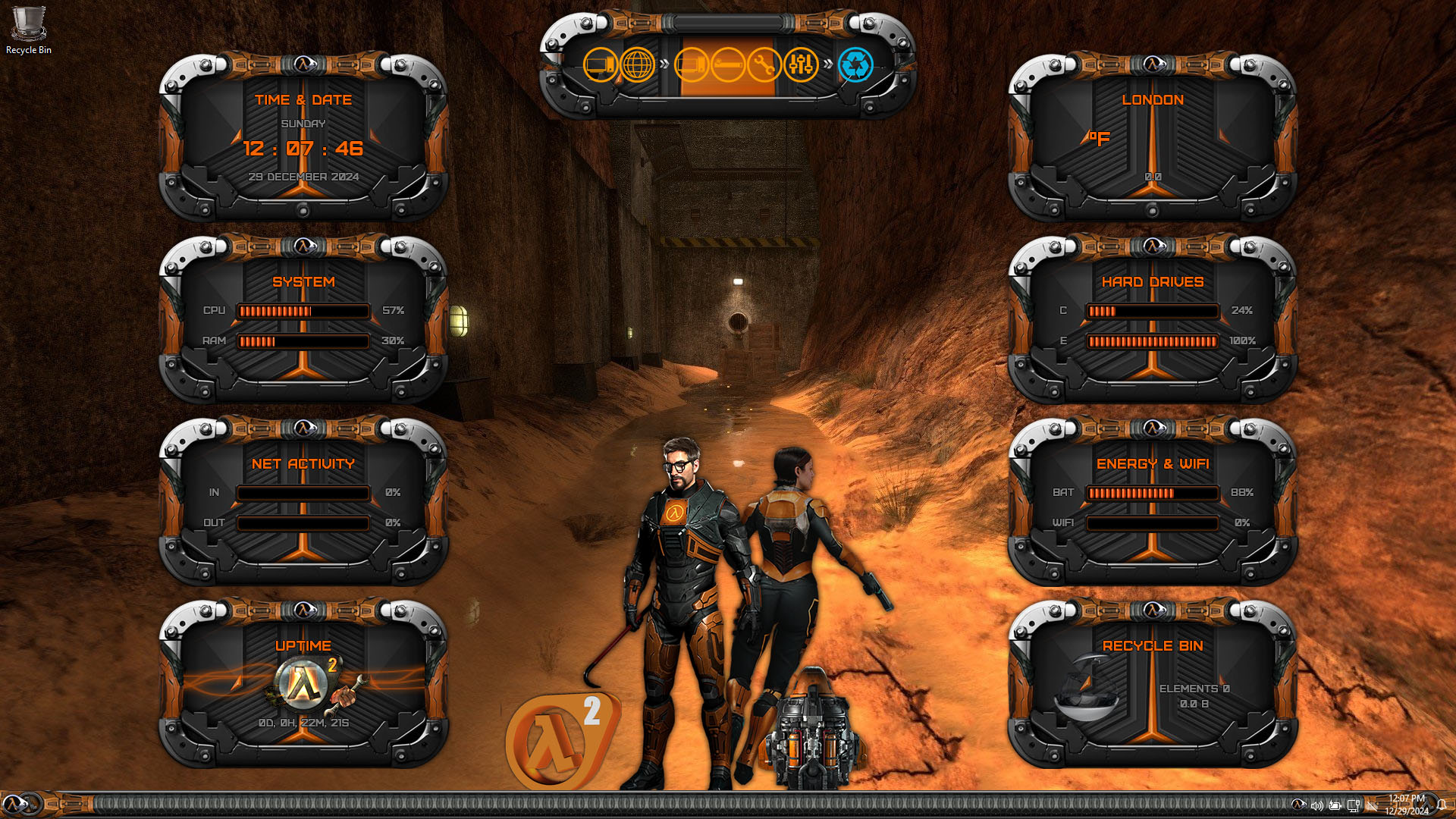
Task: Click the Half-Life 2 lambda badge in Uptime widget
Action: 305,681
